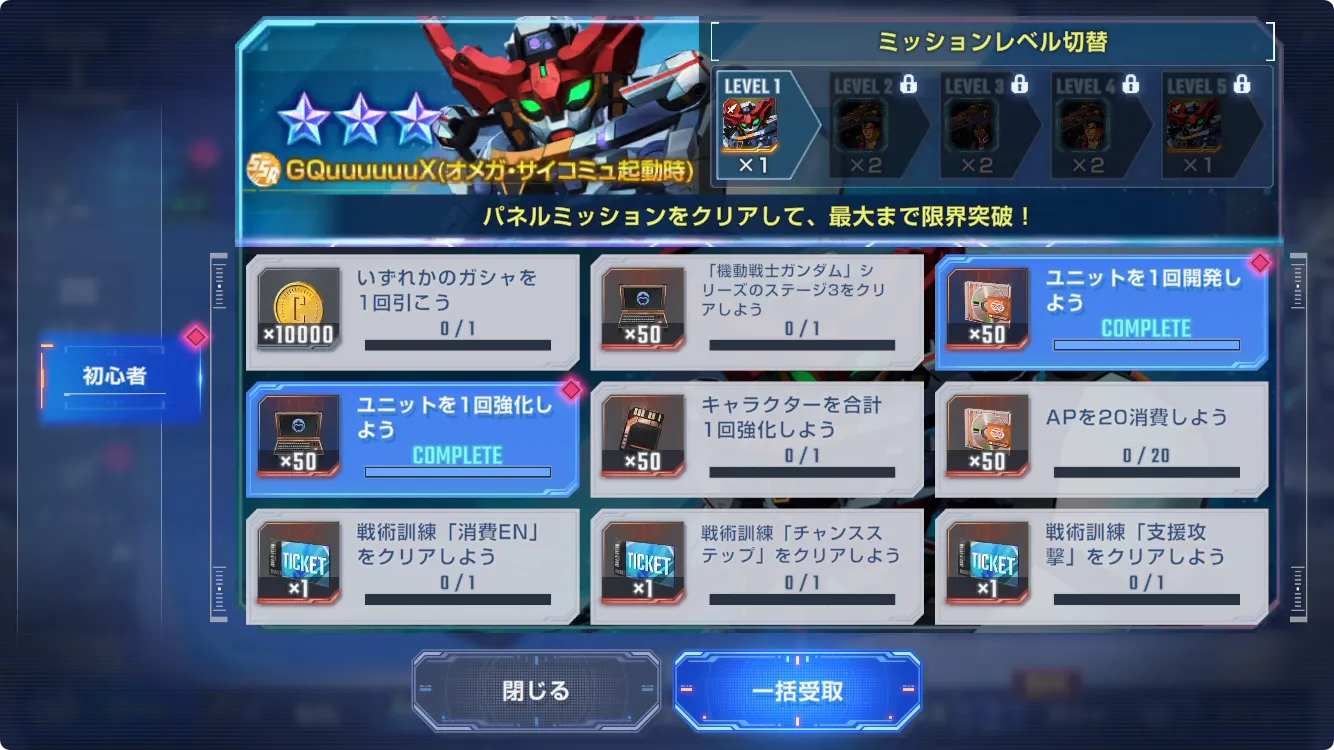The width and height of the screenshot is (1334, 750).
Task: Select the LEVEL 1 mission tab
Action: click(x=767, y=125)
